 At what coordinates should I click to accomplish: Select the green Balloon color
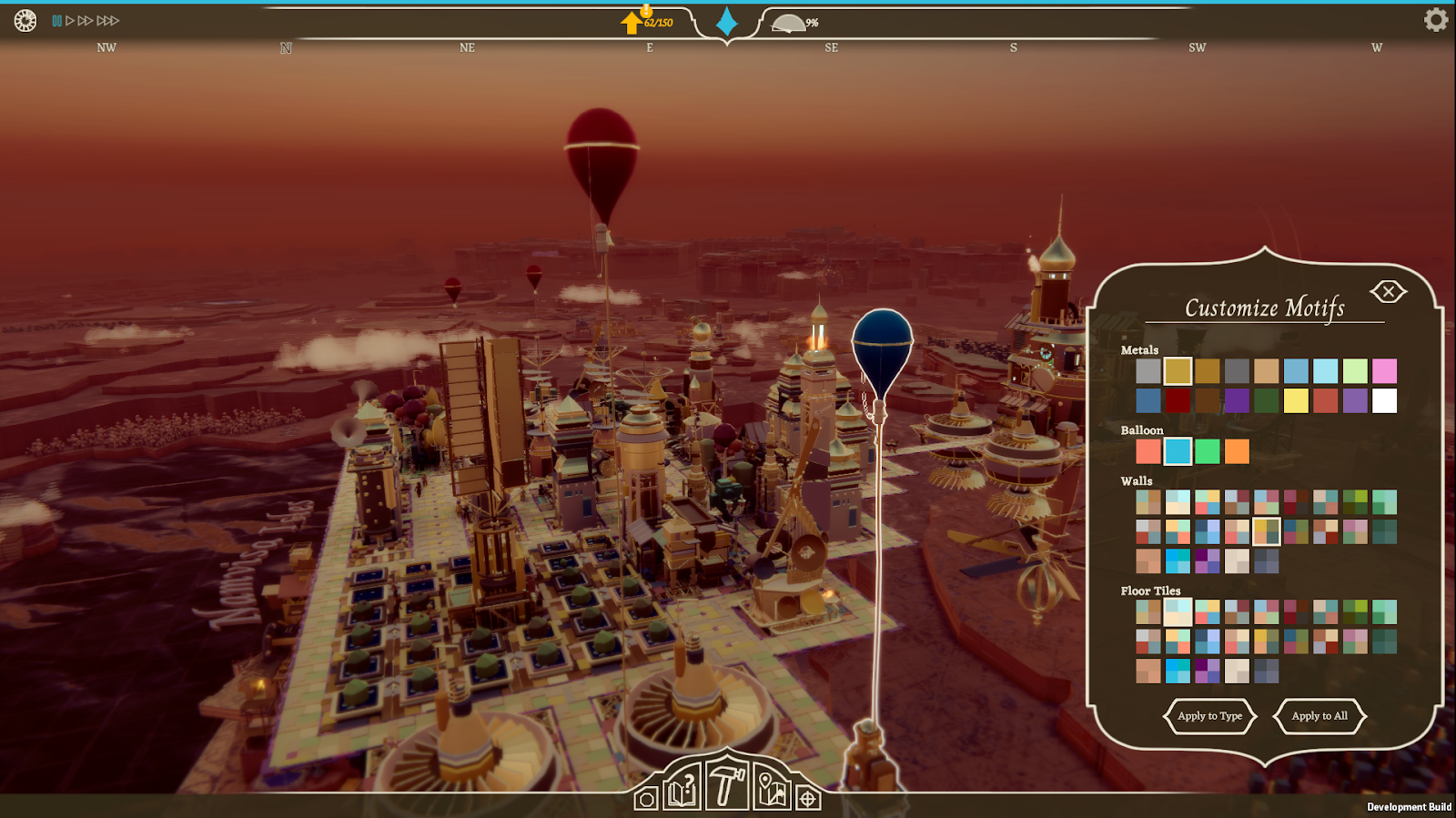tap(1208, 451)
